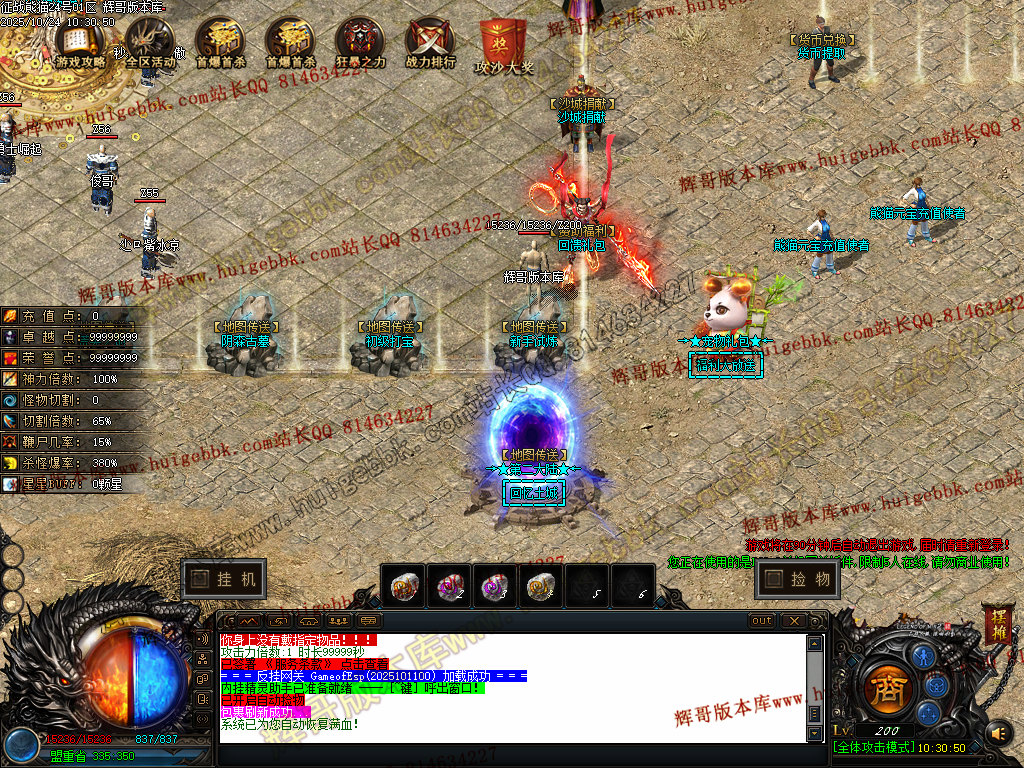Click the 捡物 item pickup button
Screen dimensions: 1024x768
click(797, 579)
